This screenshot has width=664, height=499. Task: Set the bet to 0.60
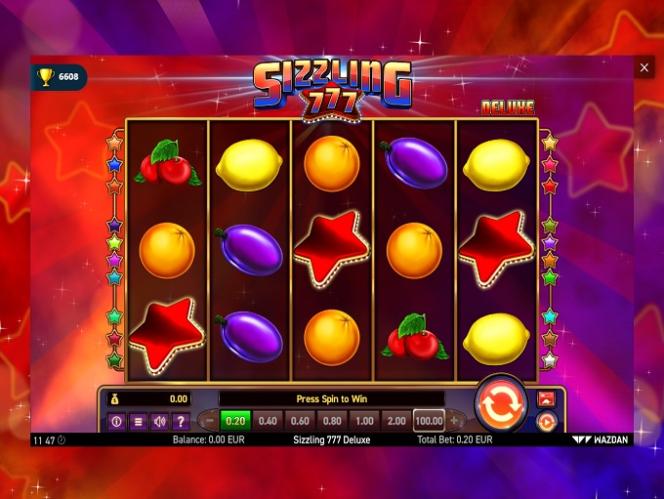300,421
